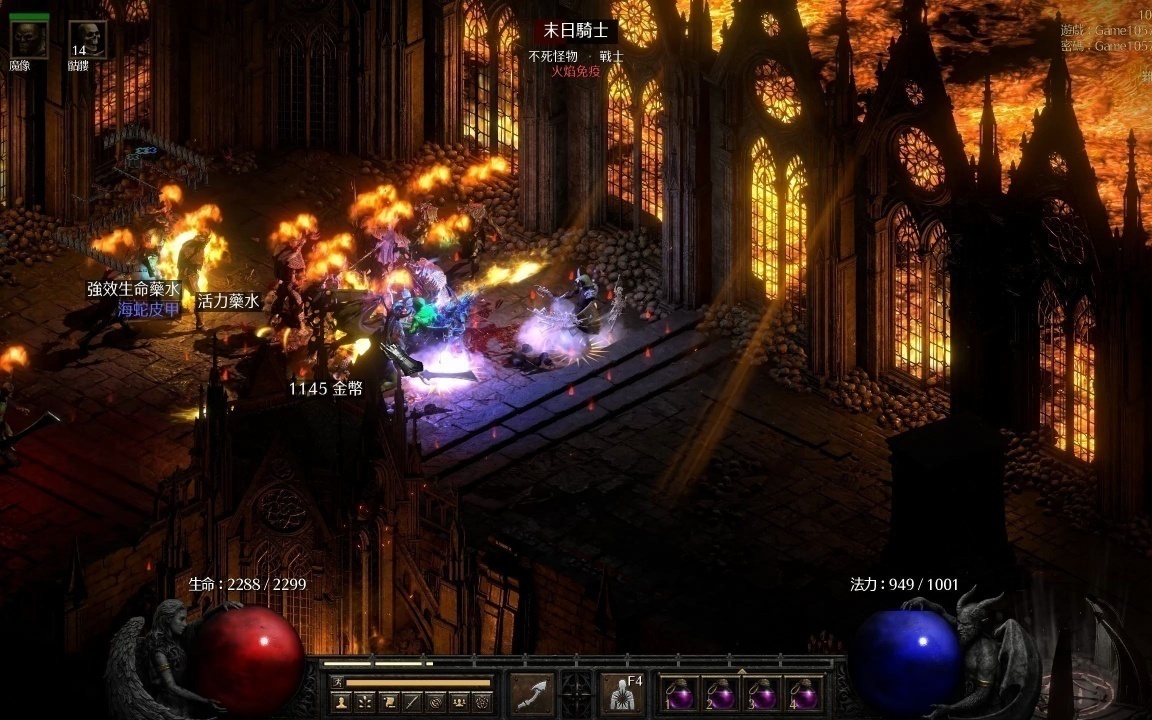Use the purple potion in belt slot 4
The image size is (1152, 720).
804,694
